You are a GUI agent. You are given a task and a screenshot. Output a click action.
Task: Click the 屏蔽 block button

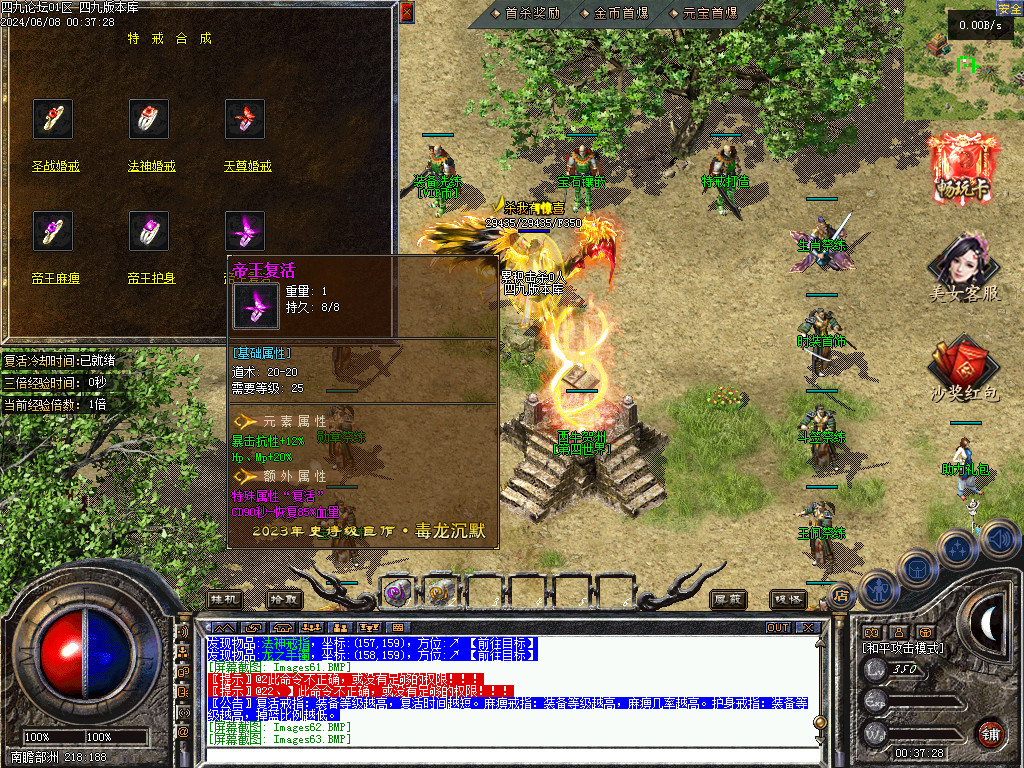point(728,599)
